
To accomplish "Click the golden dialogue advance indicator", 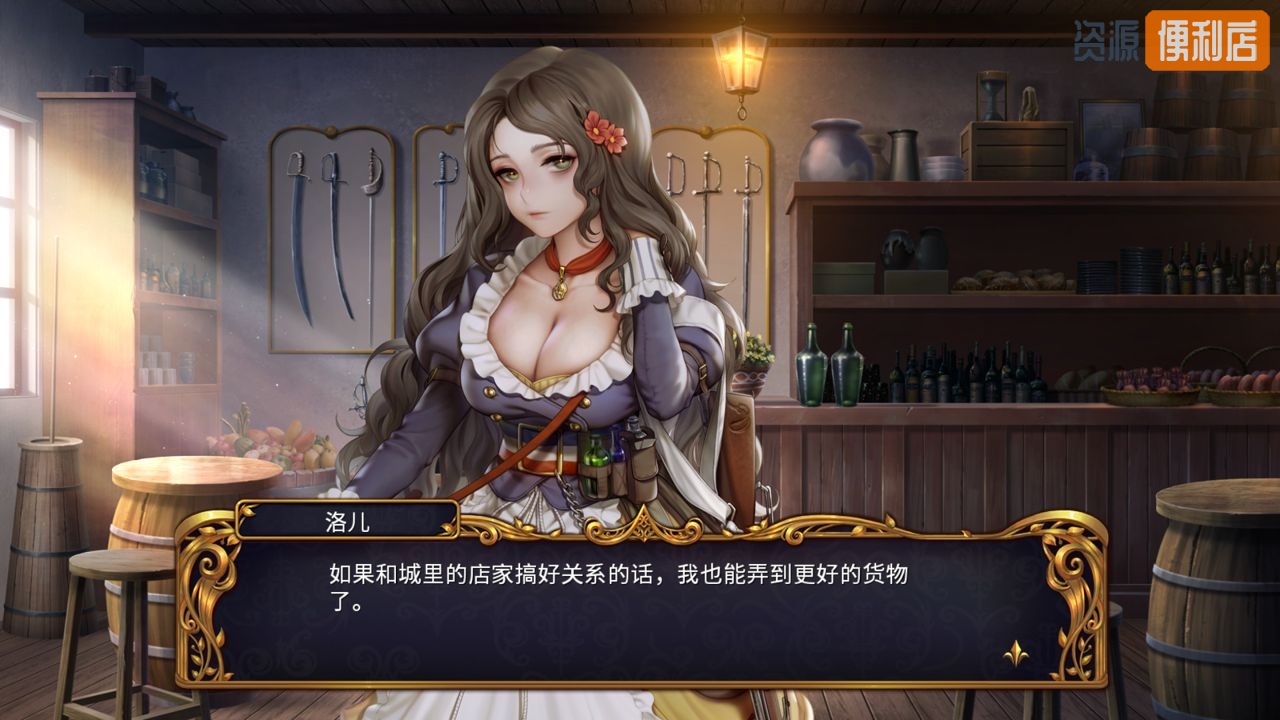I will pyautogui.click(x=1016, y=655).
